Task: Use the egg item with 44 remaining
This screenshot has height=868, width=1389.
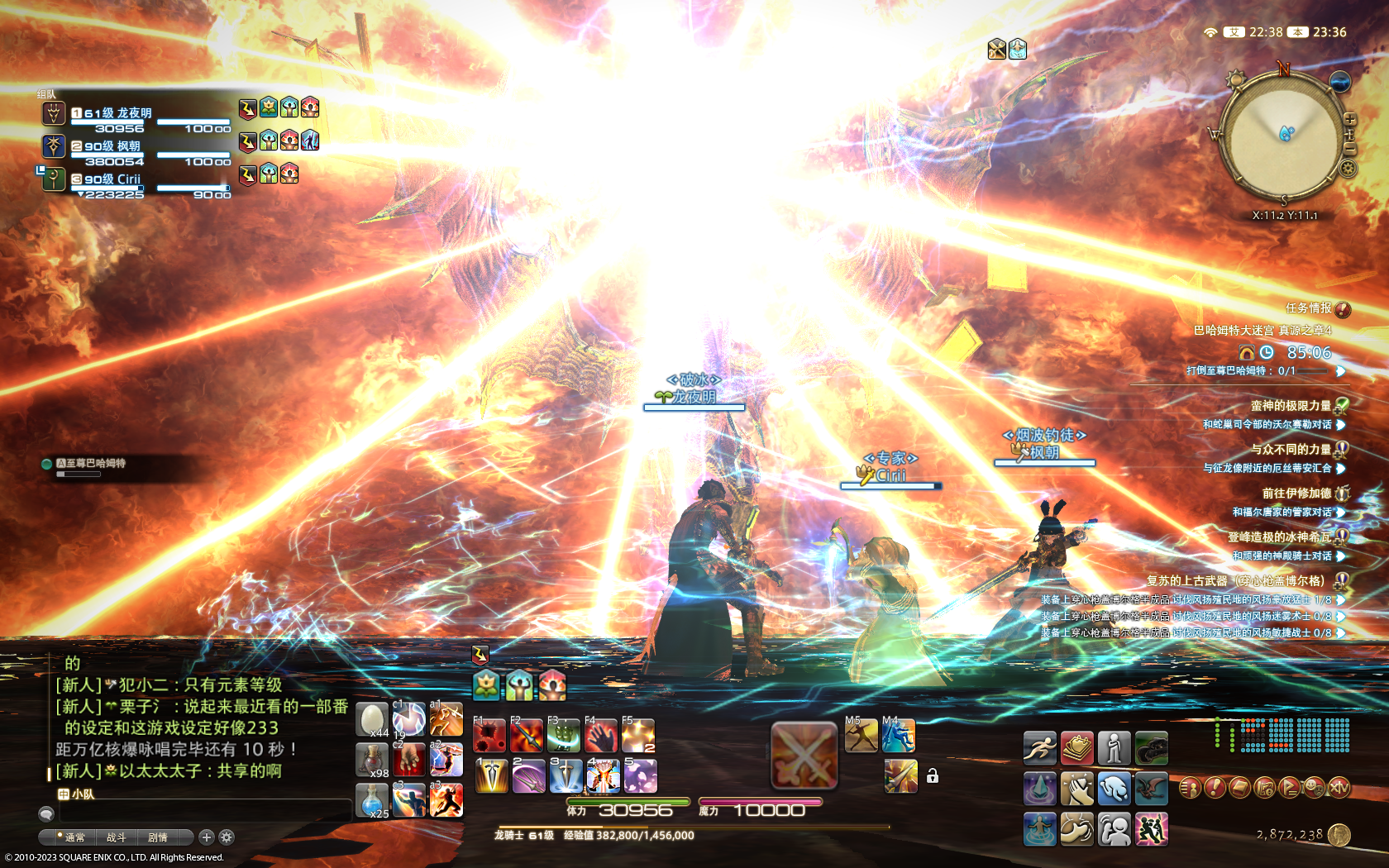Action: [x=372, y=720]
